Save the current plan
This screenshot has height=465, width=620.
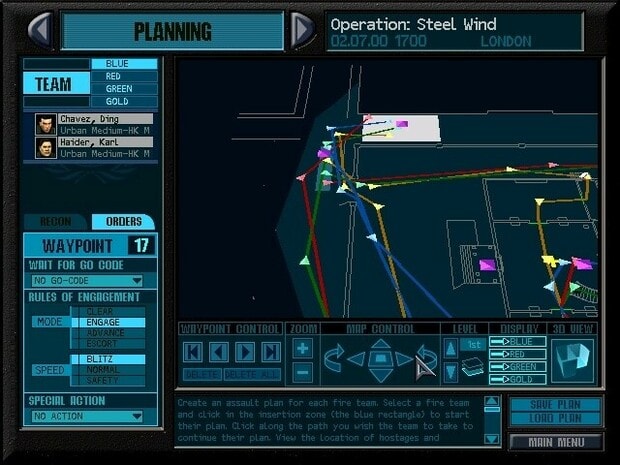[x=554, y=404]
